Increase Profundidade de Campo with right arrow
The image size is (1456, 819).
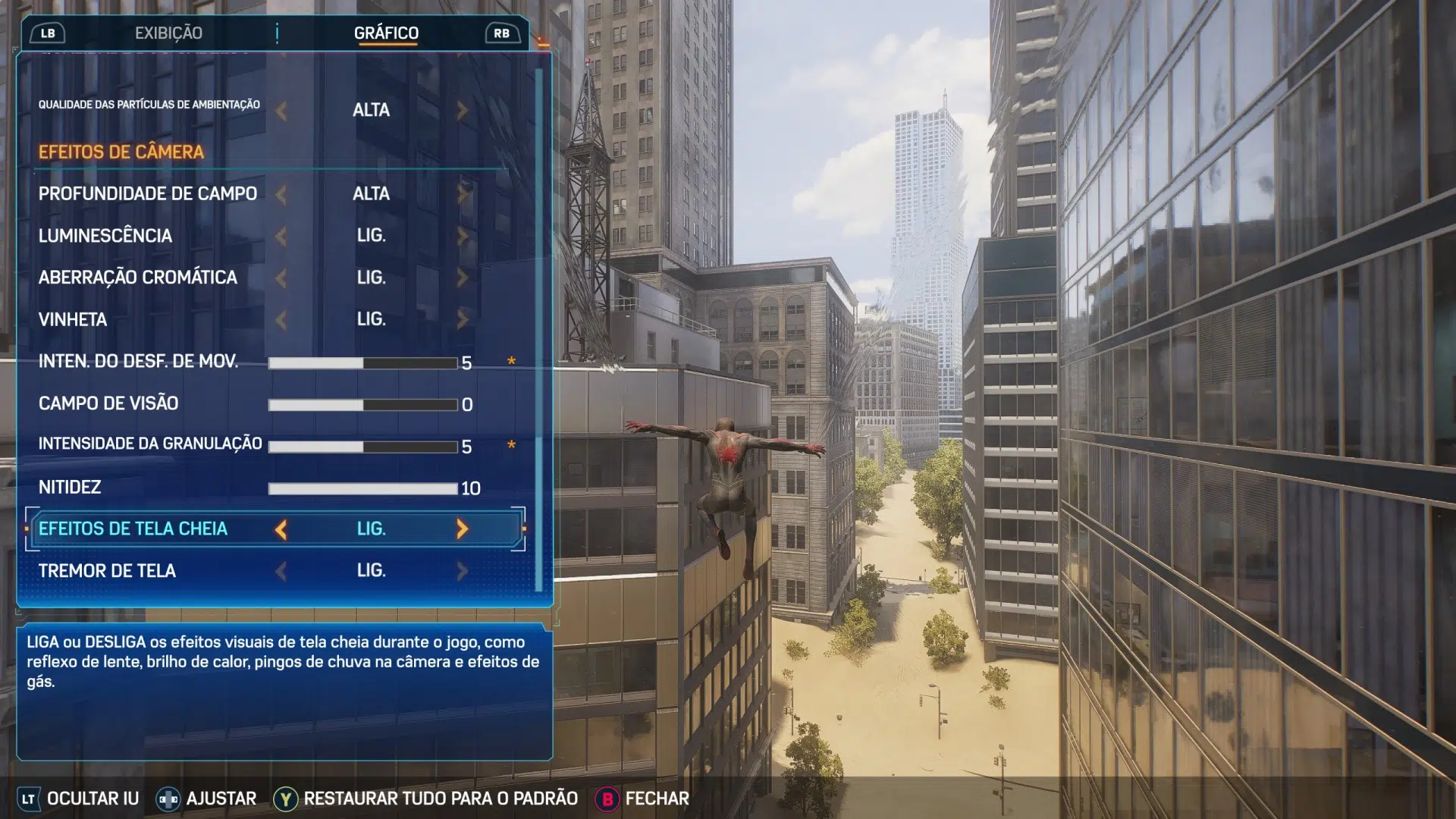pyautogui.click(x=462, y=194)
